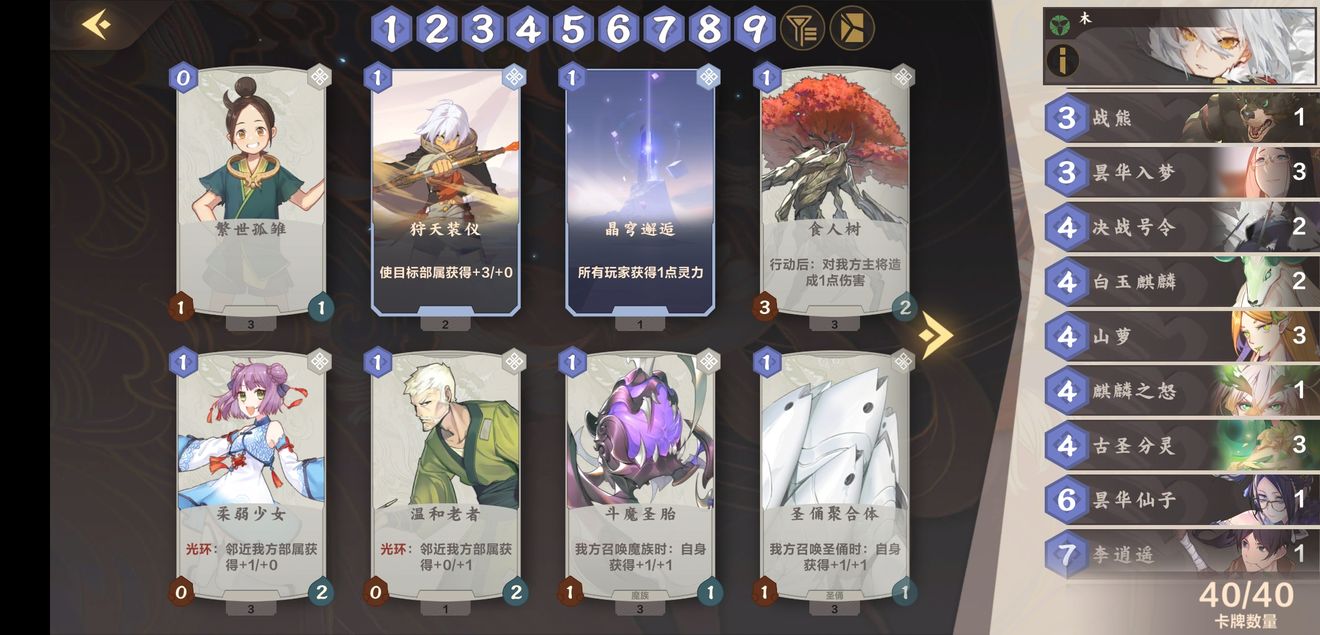Filter cards by cost 9
Screen dimensions: 1320x635
[754, 29]
